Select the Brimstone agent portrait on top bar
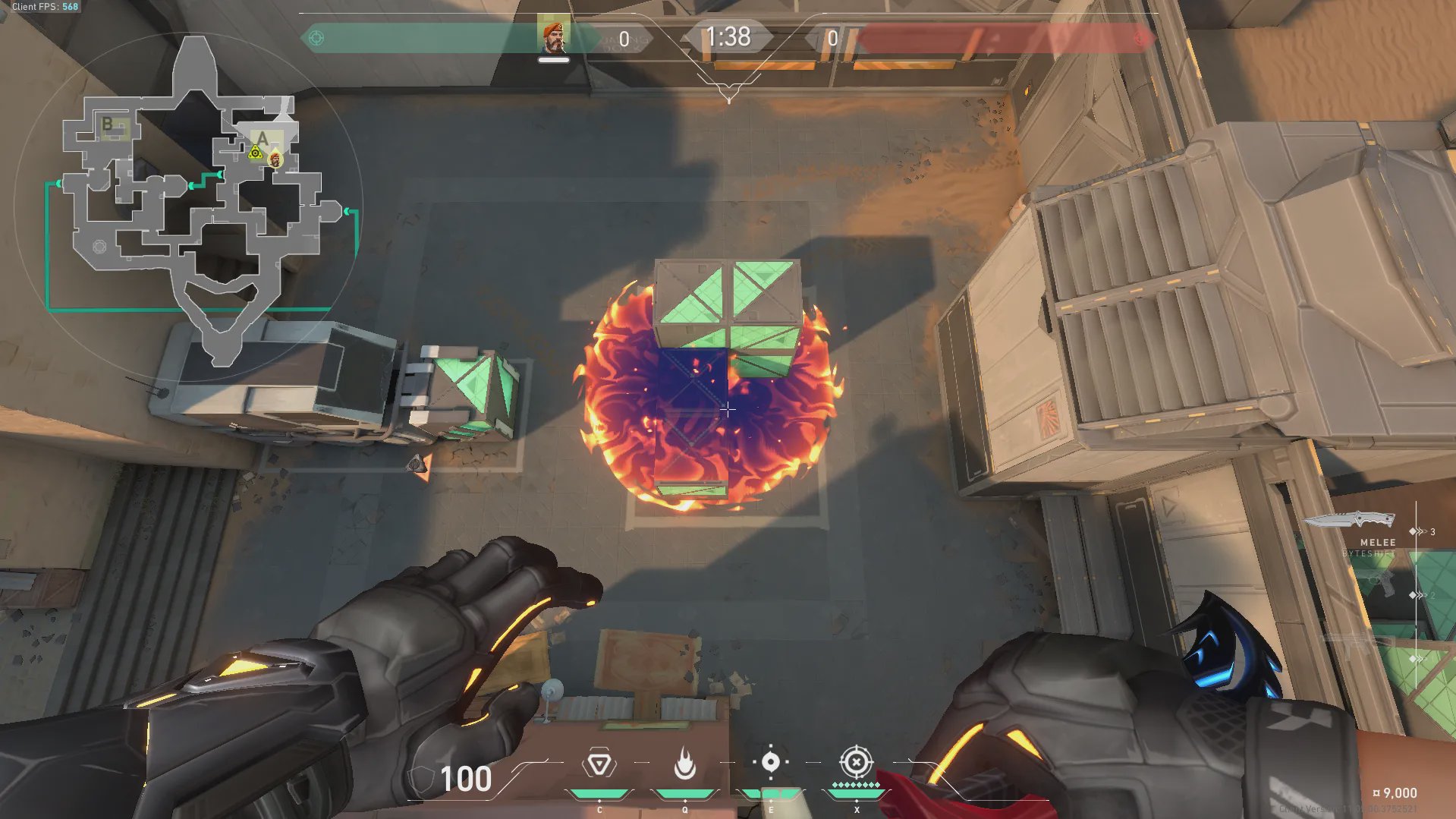Image resolution: width=1456 pixels, height=819 pixels. click(x=553, y=37)
